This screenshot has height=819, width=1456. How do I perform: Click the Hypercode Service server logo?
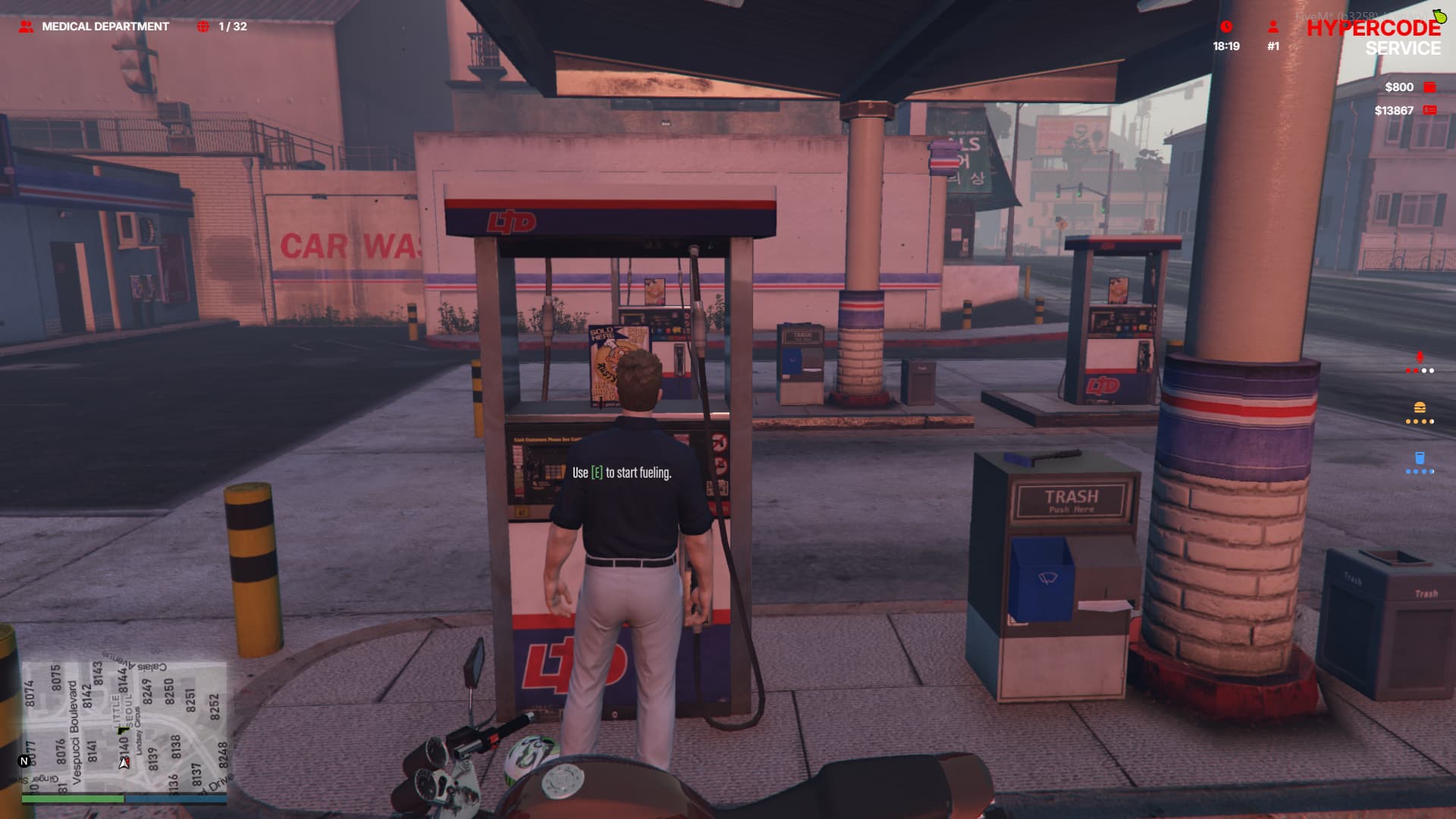click(x=1373, y=37)
